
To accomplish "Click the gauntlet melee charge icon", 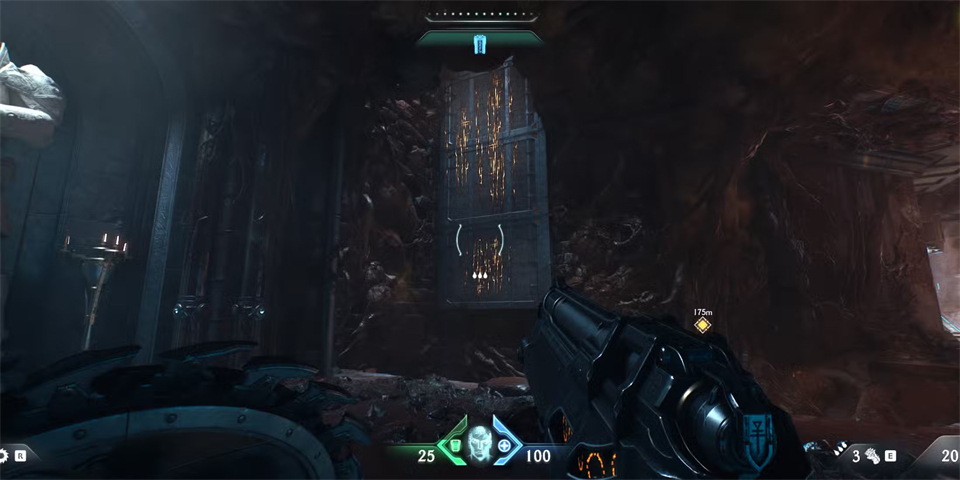I will click(873, 457).
